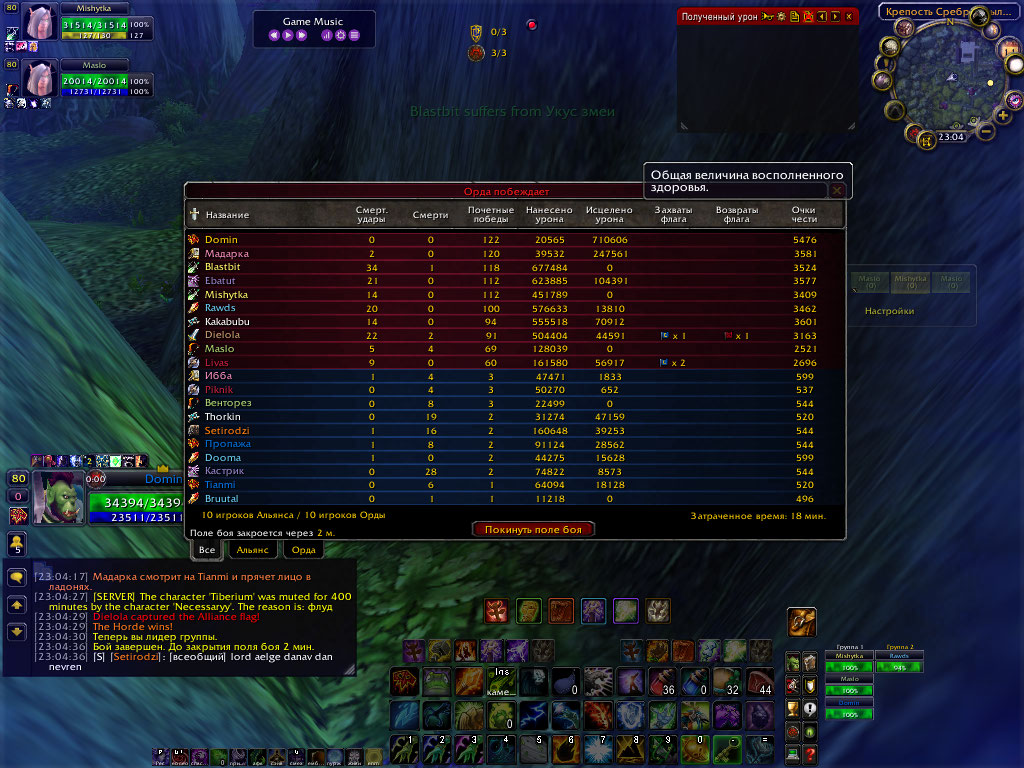Close the Полученный урон damage meter window
Screen dimensions: 1024x768
pyautogui.click(x=849, y=16)
